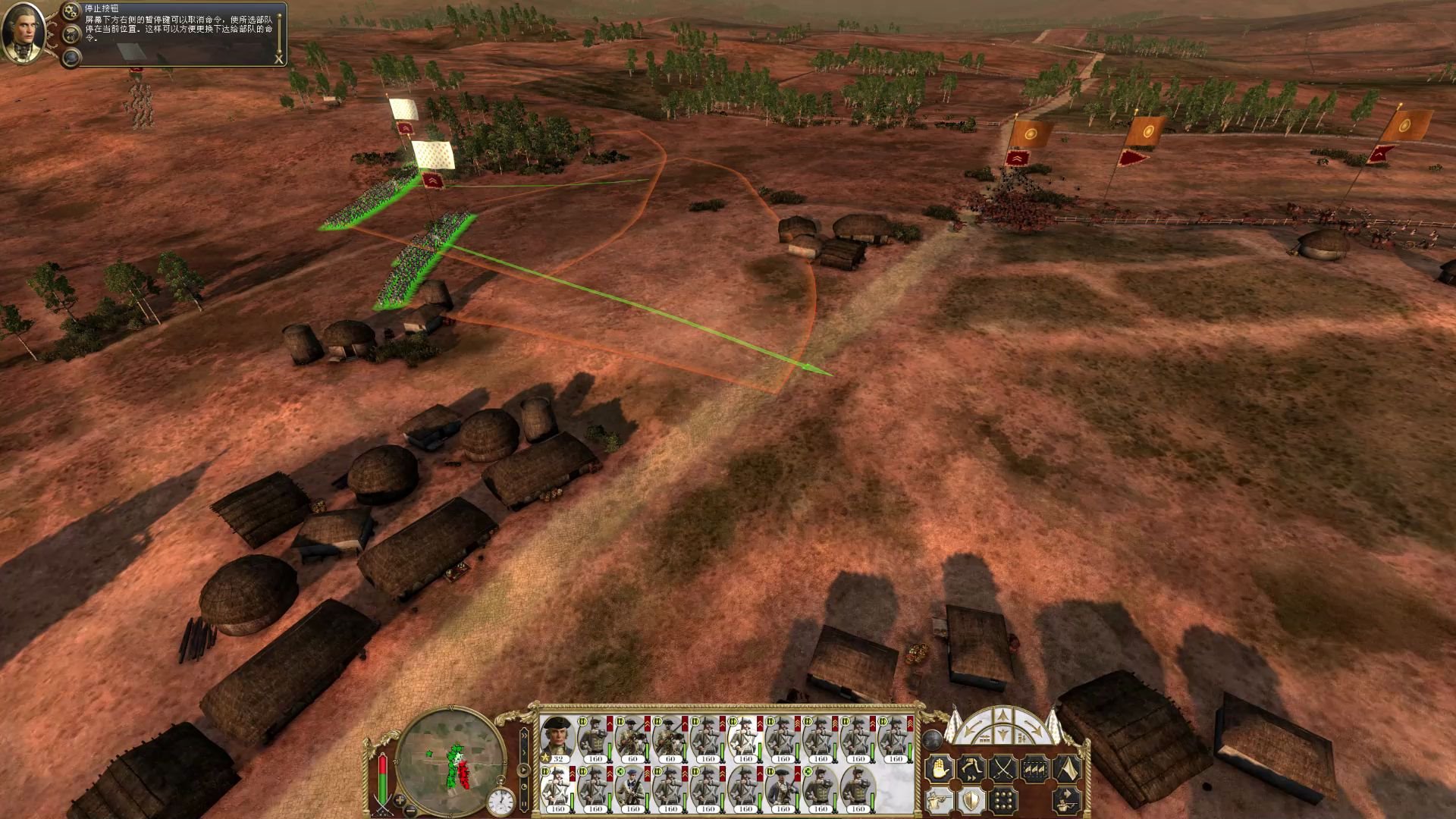Screen dimensions: 1456x819
Task: Toggle fire at will musketeer button
Action: pyautogui.click(x=938, y=801)
